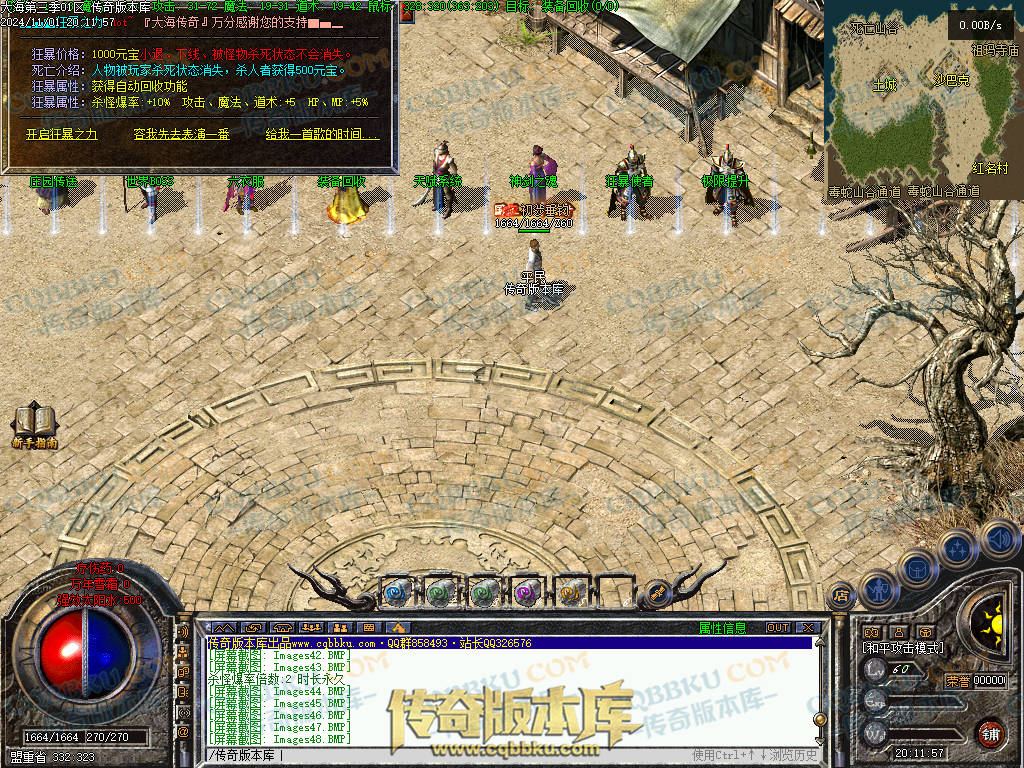This screenshot has height=768, width=1024.
Task: Choose the 开启狂暴之力 dialogue option
Action: [62, 134]
